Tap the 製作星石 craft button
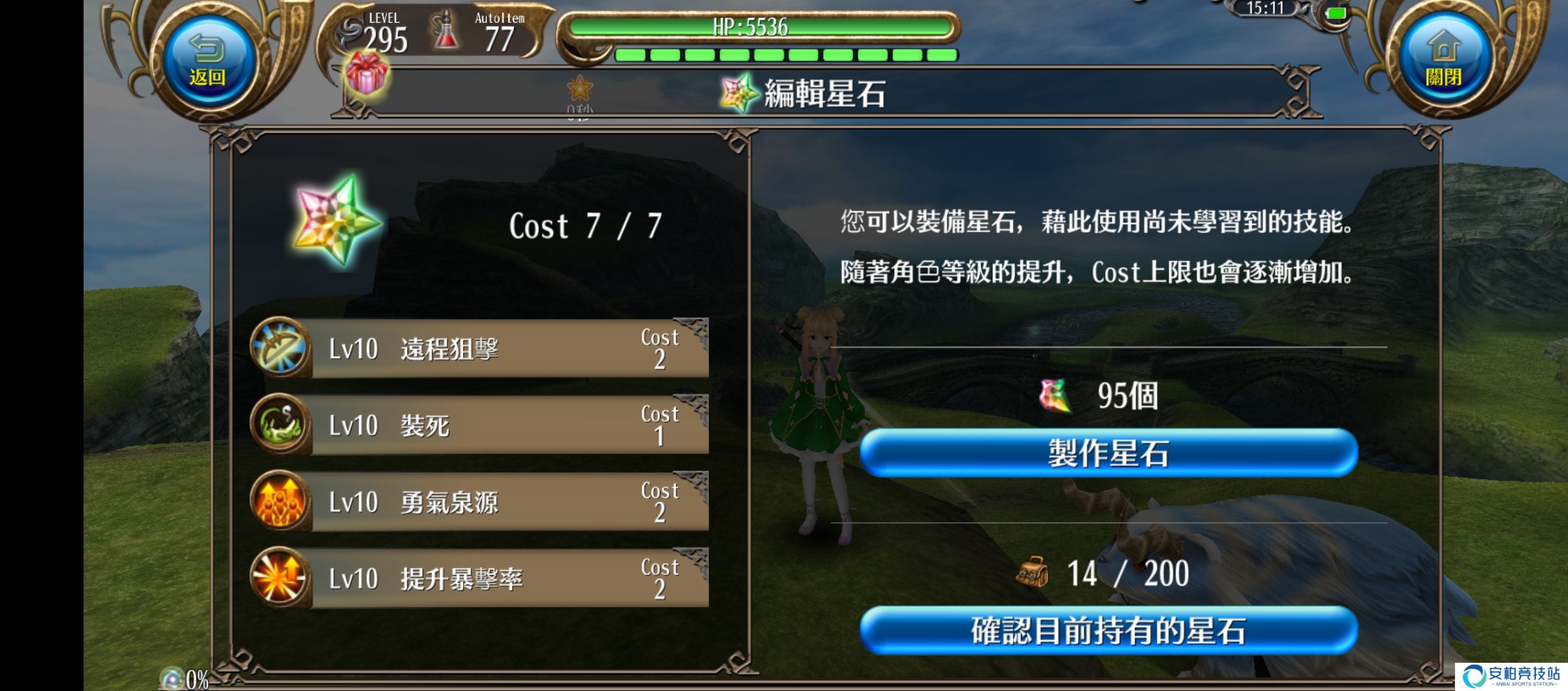This screenshot has width=1568, height=691. [x=1108, y=454]
